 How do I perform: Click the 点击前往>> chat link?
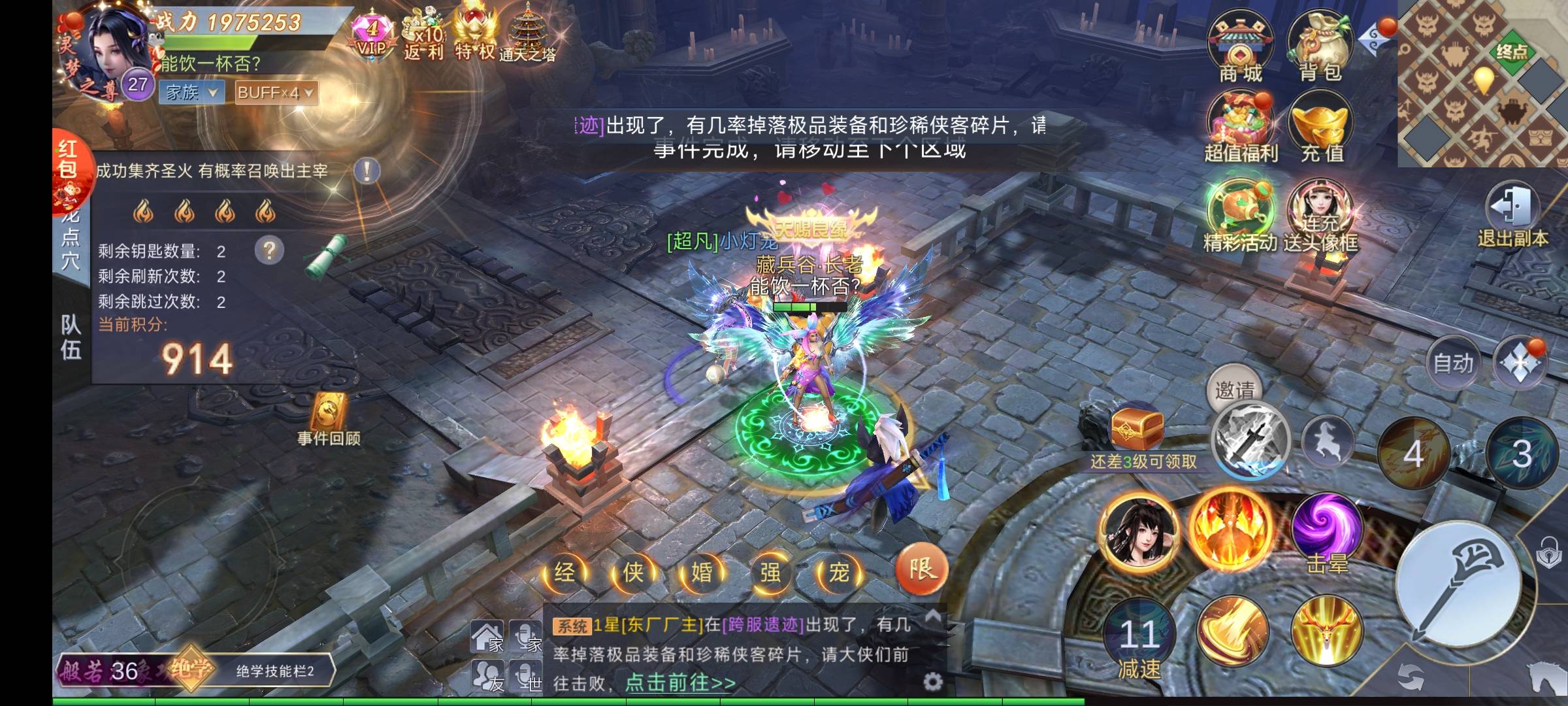[679, 683]
